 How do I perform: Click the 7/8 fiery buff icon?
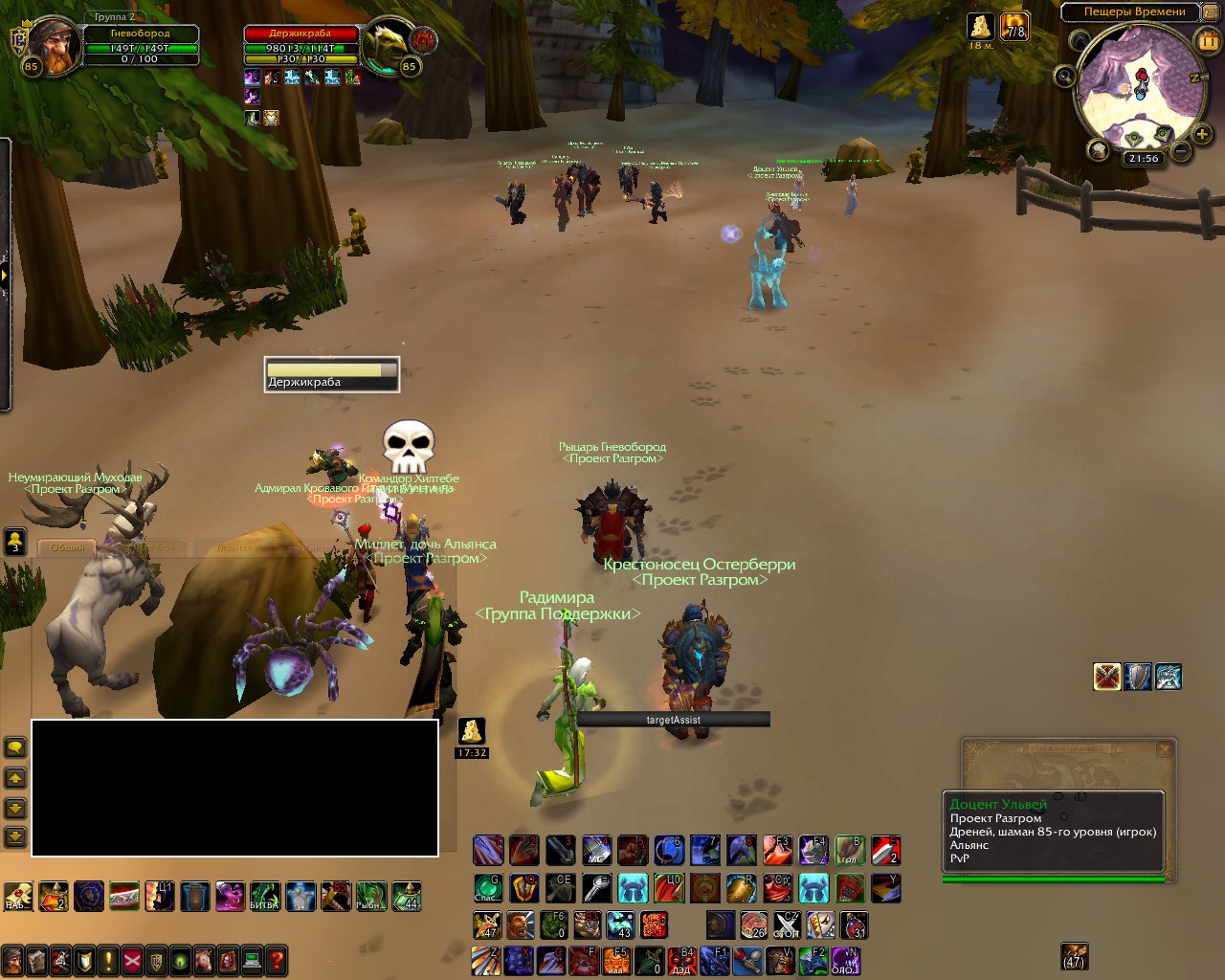[x=1014, y=27]
